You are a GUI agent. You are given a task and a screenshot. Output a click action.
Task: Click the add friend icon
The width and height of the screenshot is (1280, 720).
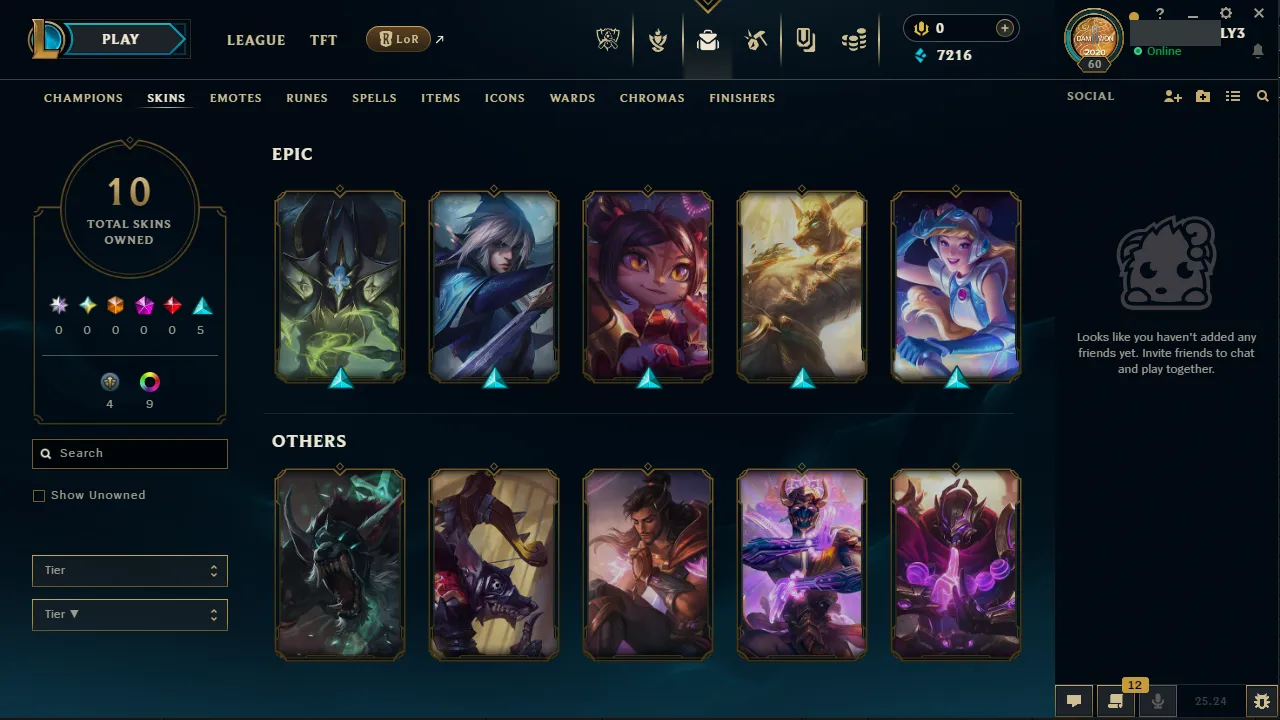[x=1172, y=96]
